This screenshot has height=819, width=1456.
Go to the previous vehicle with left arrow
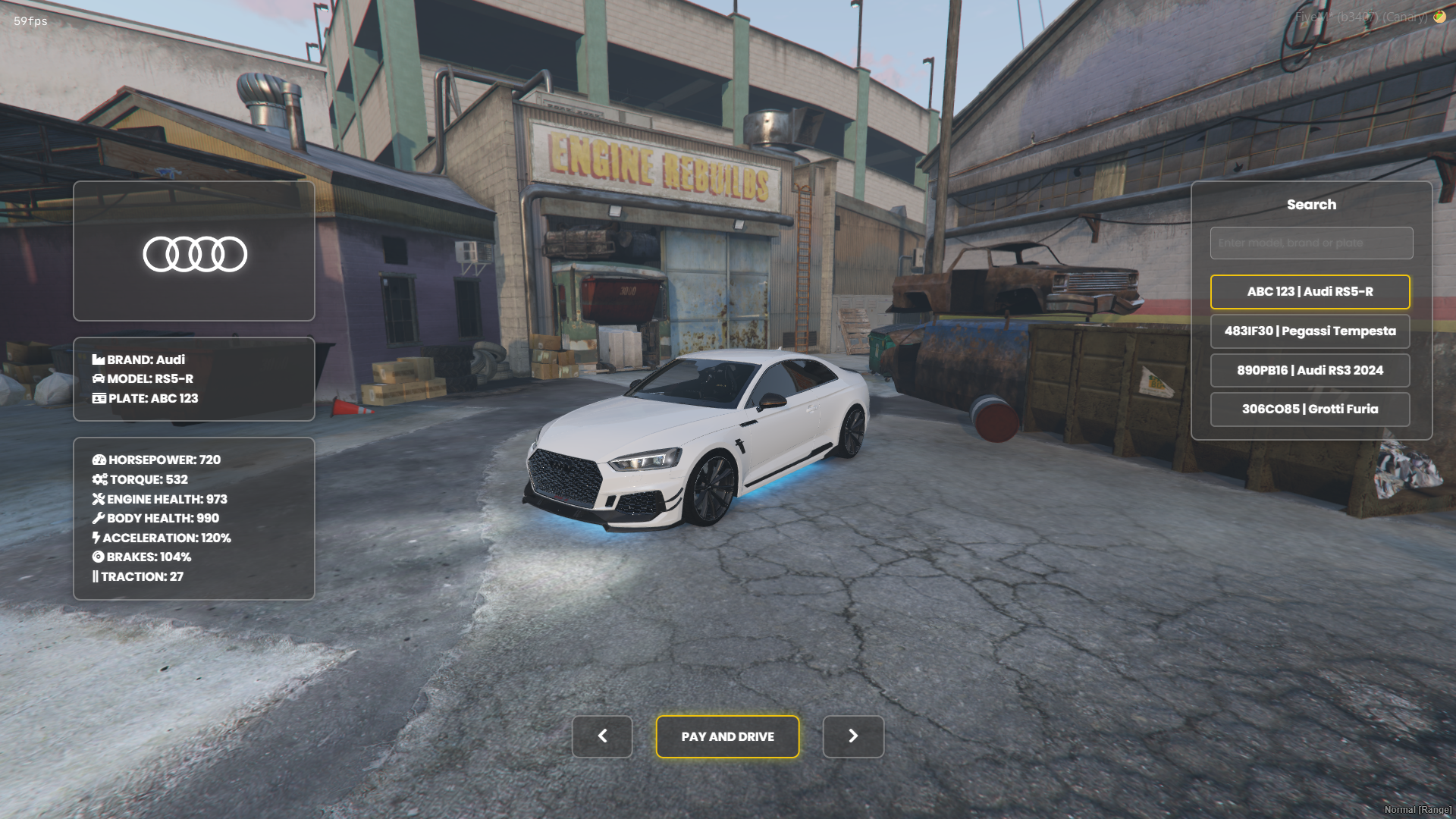click(x=602, y=736)
